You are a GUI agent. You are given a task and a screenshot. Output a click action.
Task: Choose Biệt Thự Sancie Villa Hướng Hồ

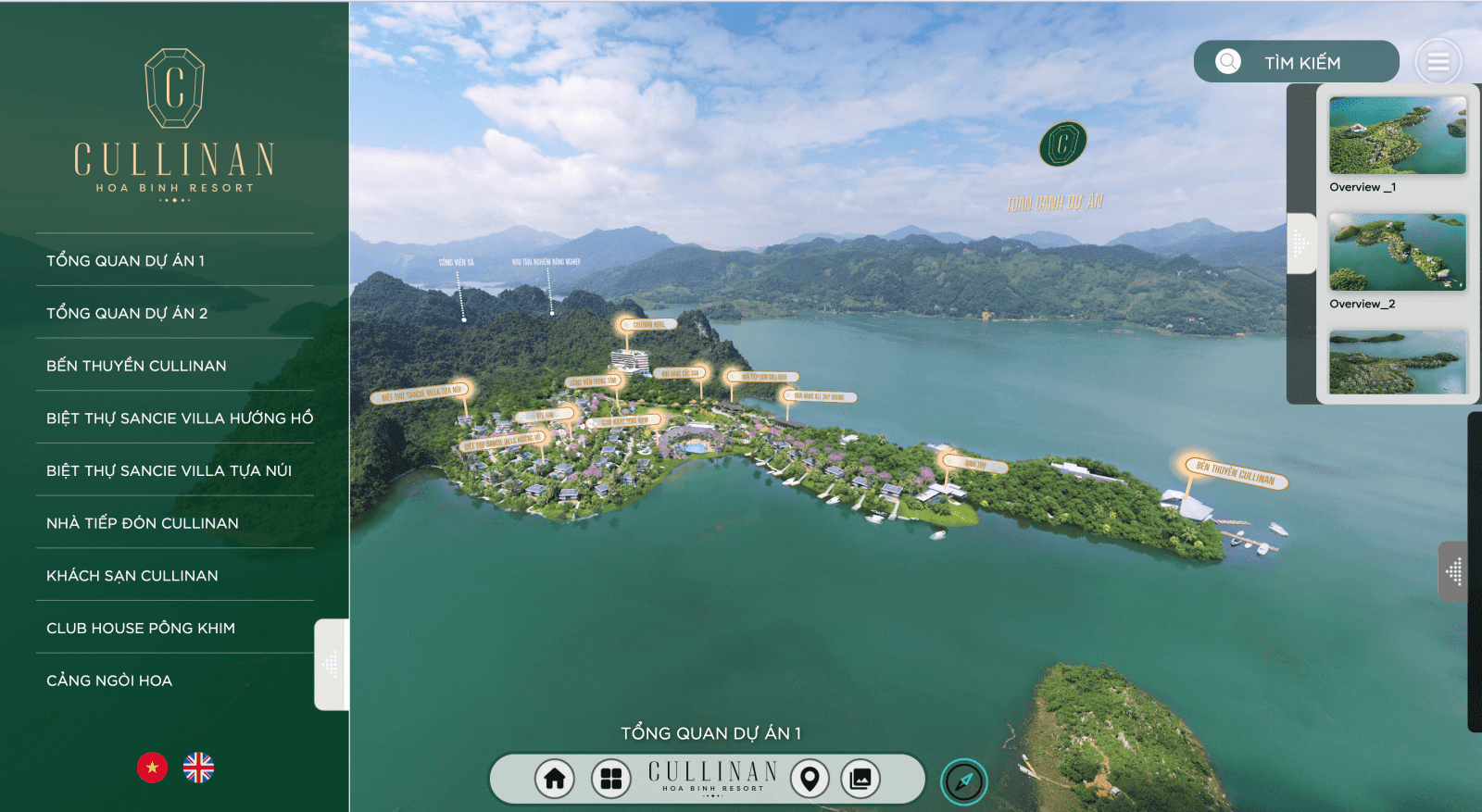tap(180, 418)
